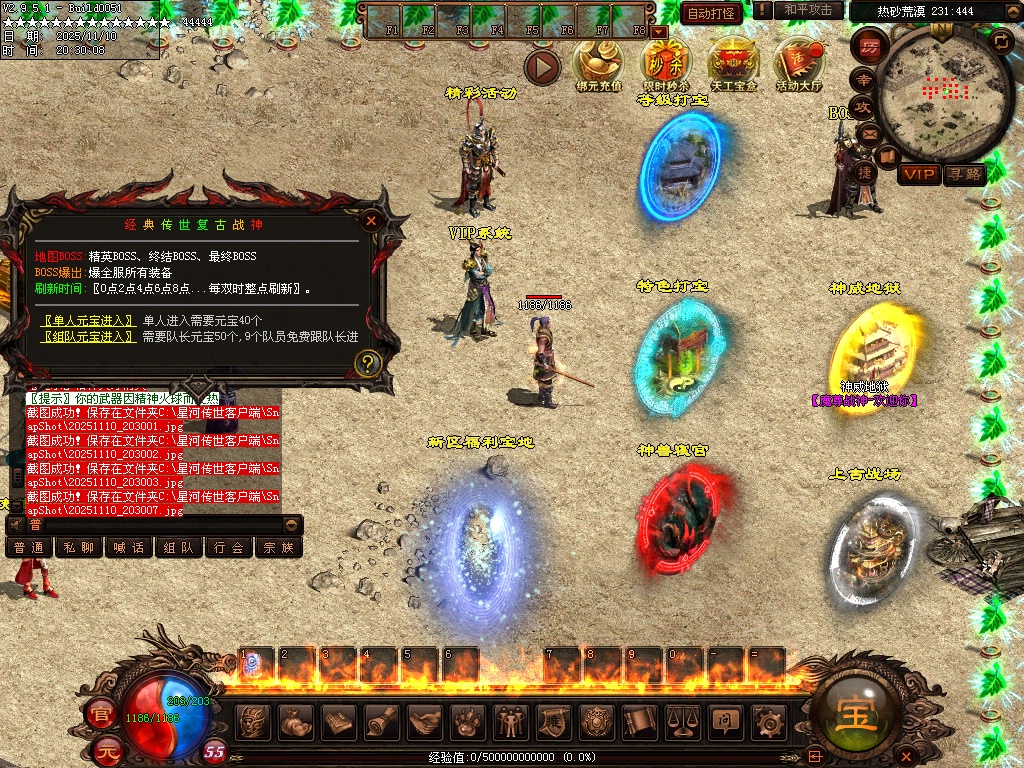Screen dimensions: 1024x768
Task: Toggle the 自动打怪 auto-fight button
Action: [711, 13]
